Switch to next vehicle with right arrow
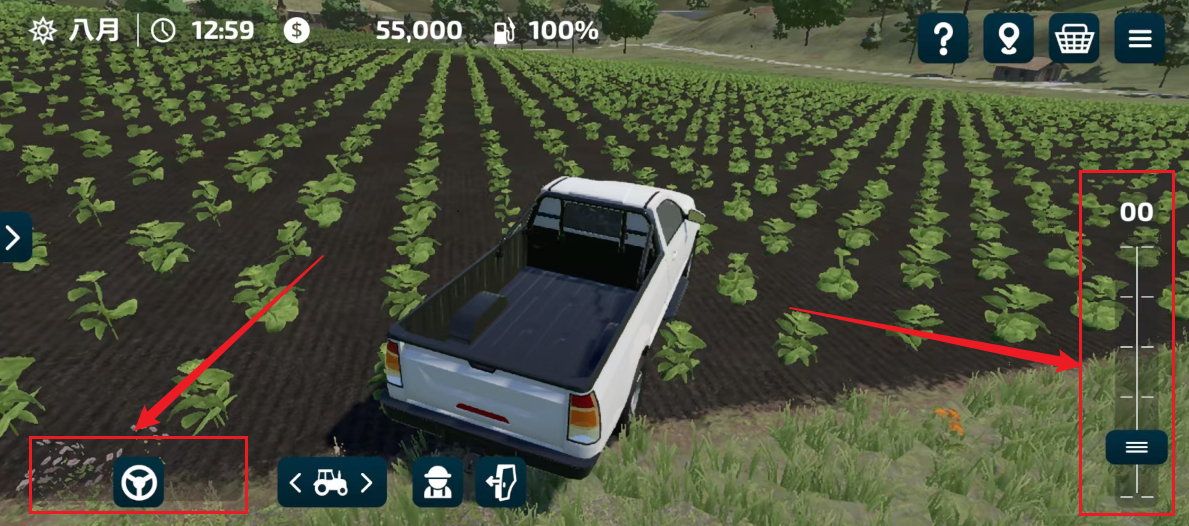This screenshot has width=1189, height=526. (368, 483)
